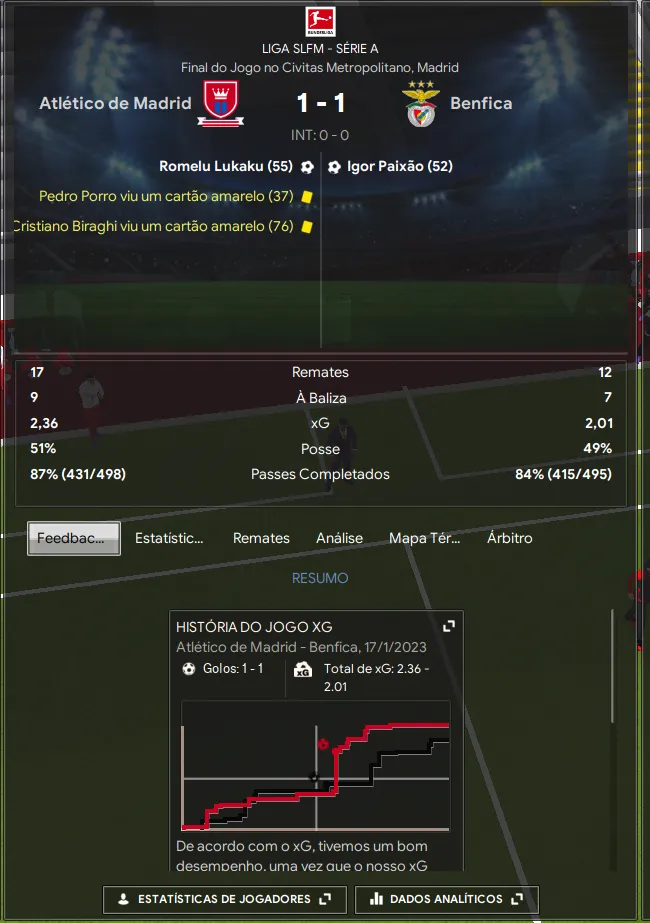Image resolution: width=650 pixels, height=923 pixels.
Task: Open Dados Analíticos panel
Action: pos(446,899)
